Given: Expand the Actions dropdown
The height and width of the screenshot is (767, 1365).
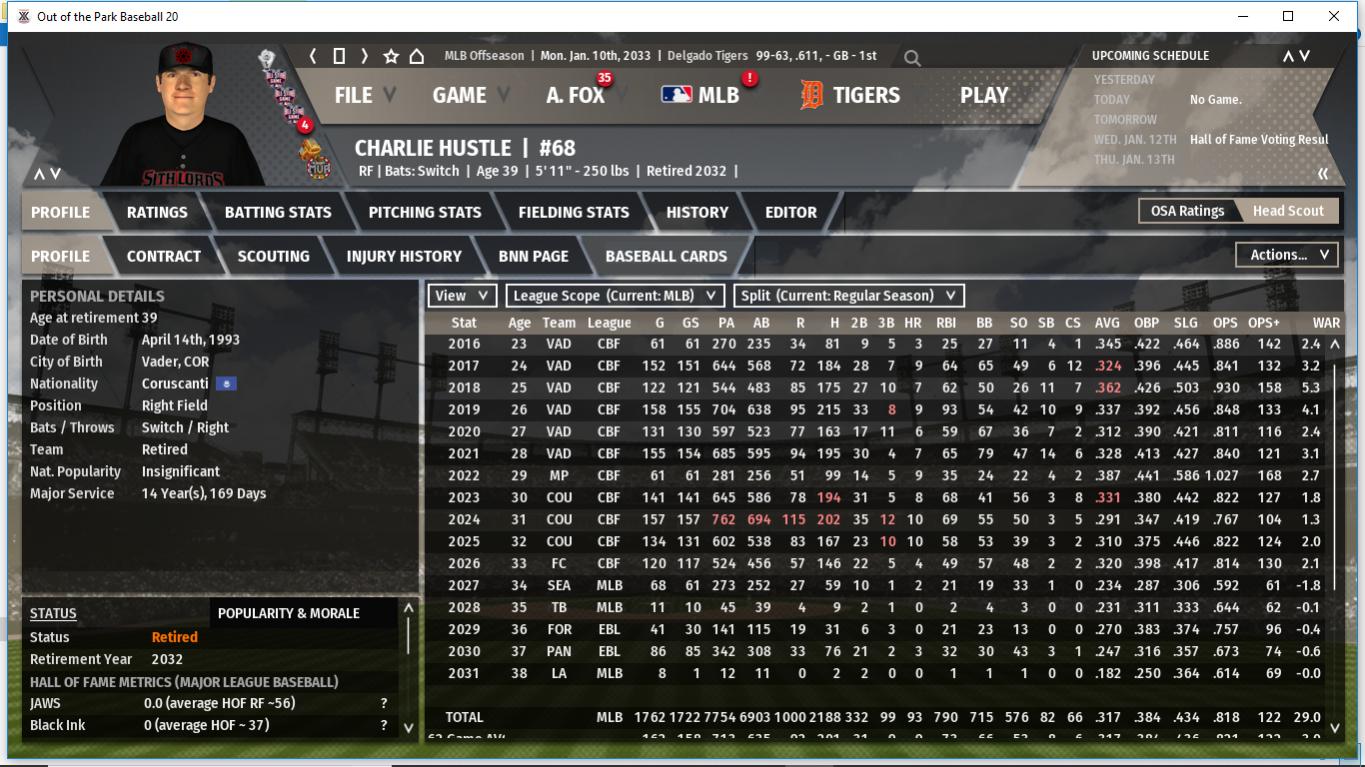Looking at the screenshot, I should 1288,255.
